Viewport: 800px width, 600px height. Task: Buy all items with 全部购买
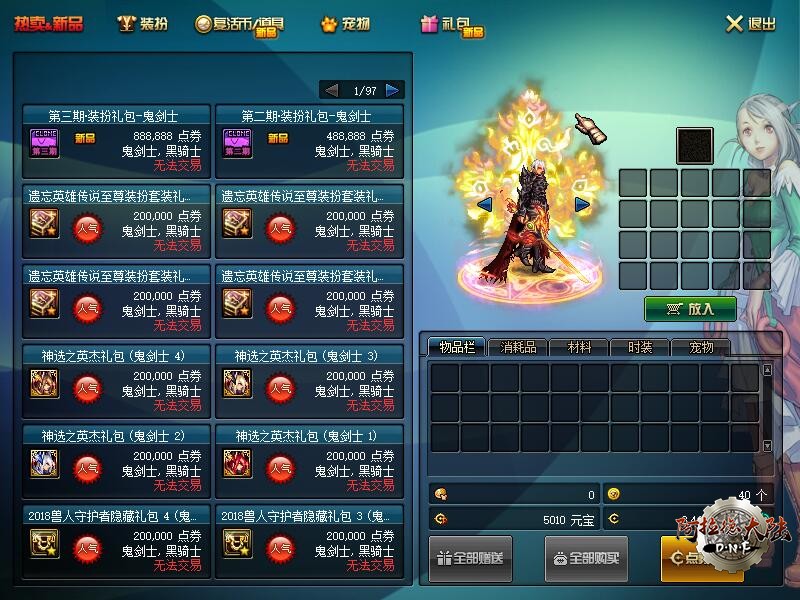click(x=587, y=559)
